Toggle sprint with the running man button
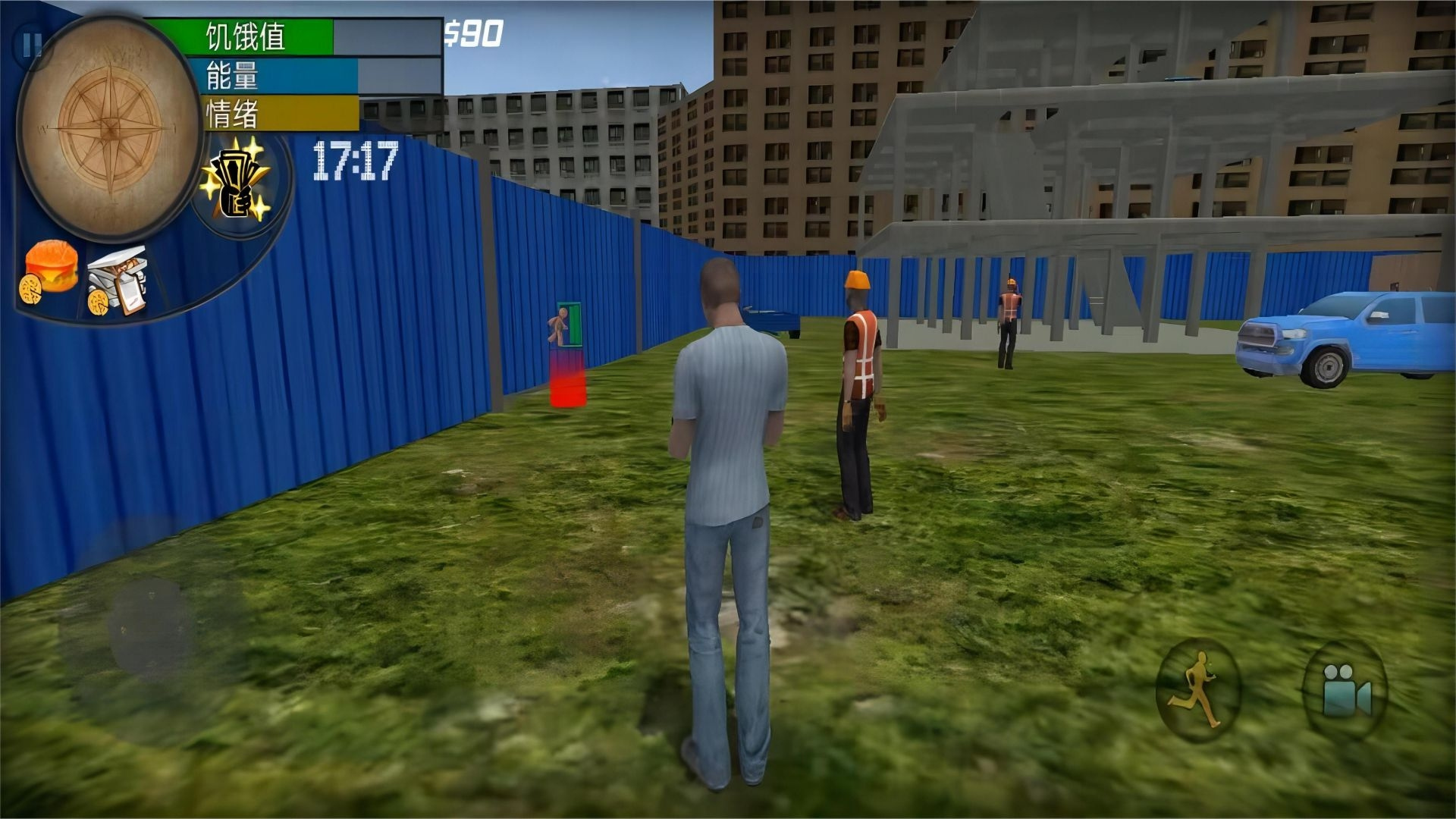This screenshot has height=819, width=1456. [x=1197, y=690]
